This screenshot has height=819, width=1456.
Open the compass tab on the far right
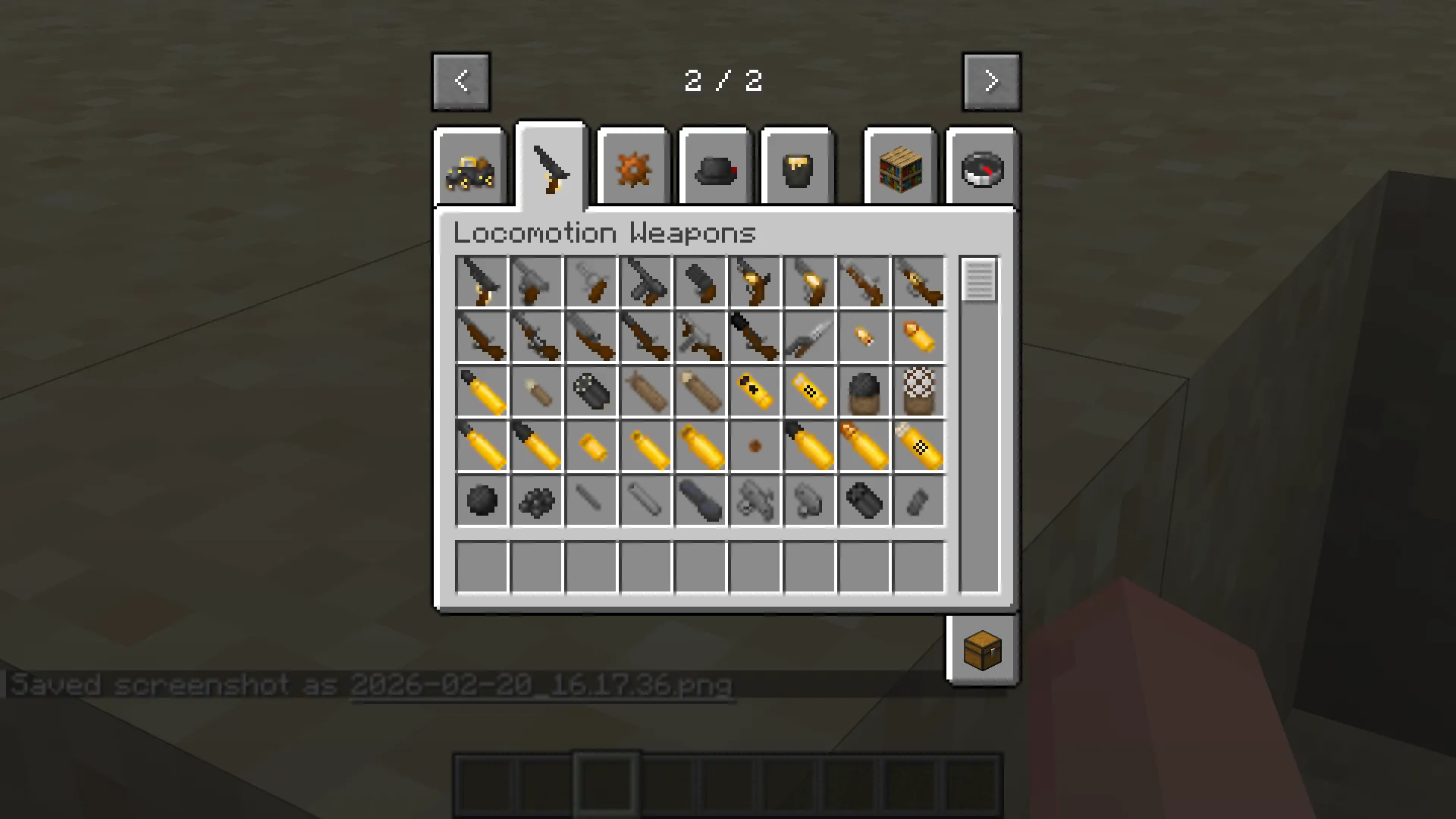[981, 167]
